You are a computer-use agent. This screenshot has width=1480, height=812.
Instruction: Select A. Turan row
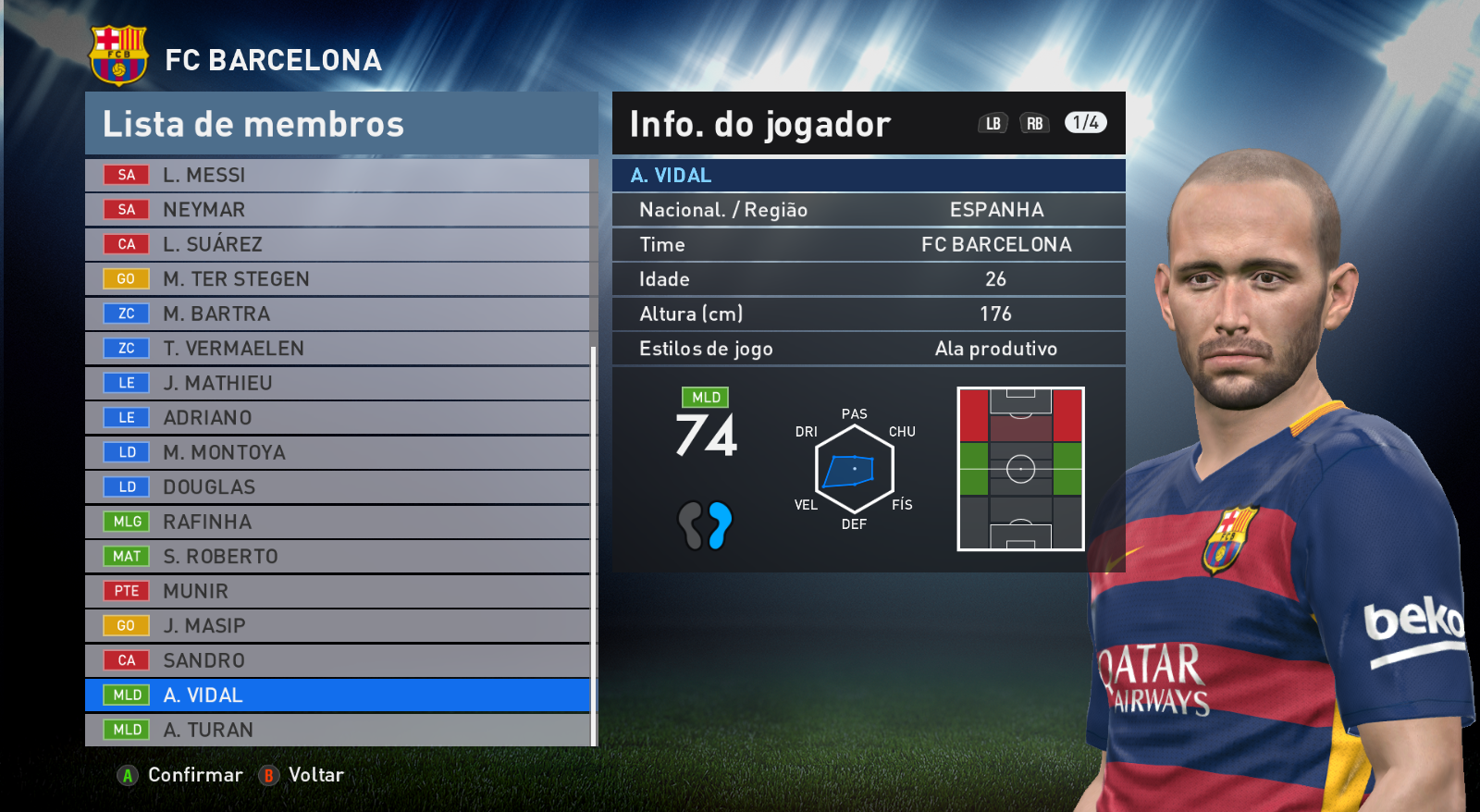click(337, 730)
